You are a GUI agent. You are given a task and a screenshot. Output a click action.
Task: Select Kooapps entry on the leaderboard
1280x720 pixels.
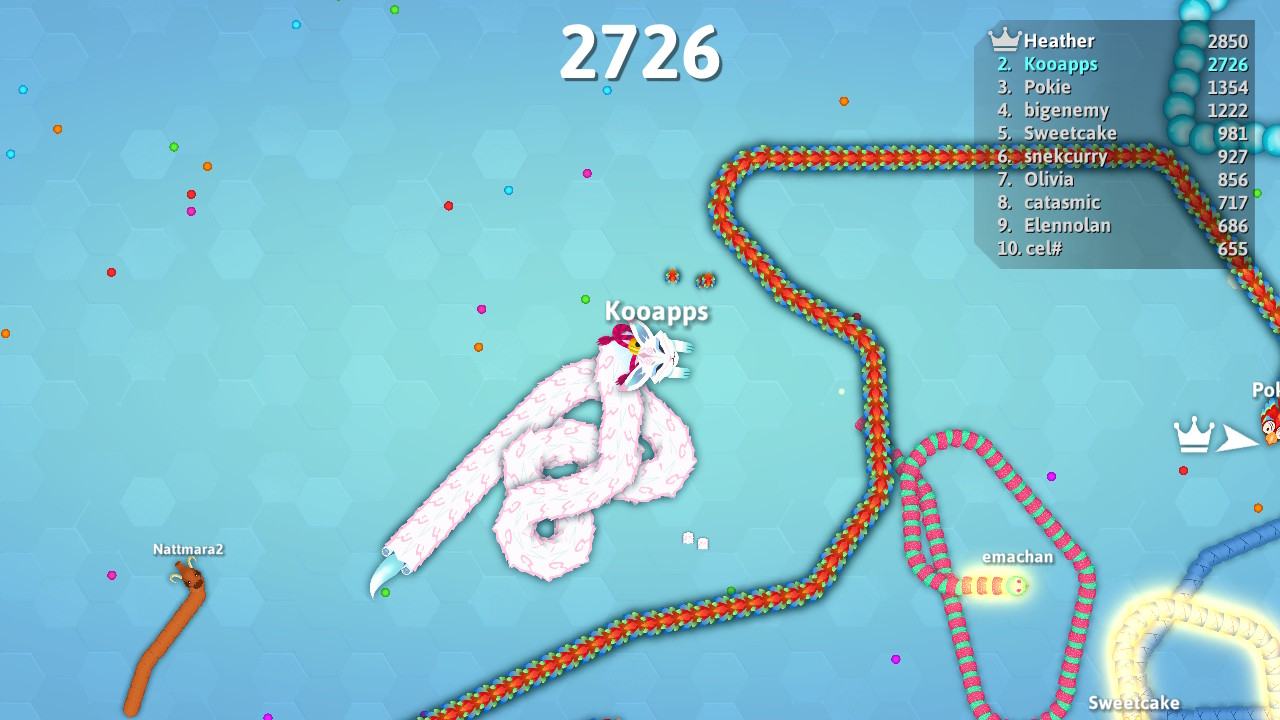(x=1060, y=63)
